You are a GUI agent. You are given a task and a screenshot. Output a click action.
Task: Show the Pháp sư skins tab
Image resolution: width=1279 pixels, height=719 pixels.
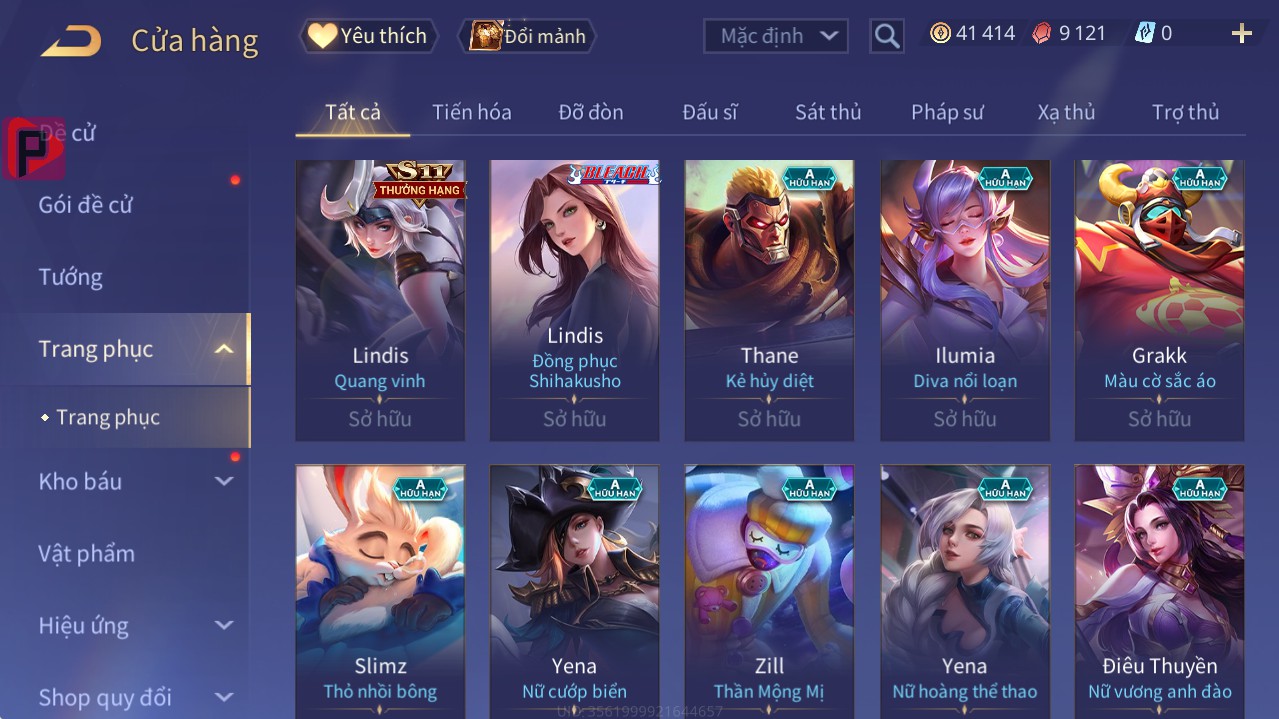pyautogui.click(x=947, y=112)
